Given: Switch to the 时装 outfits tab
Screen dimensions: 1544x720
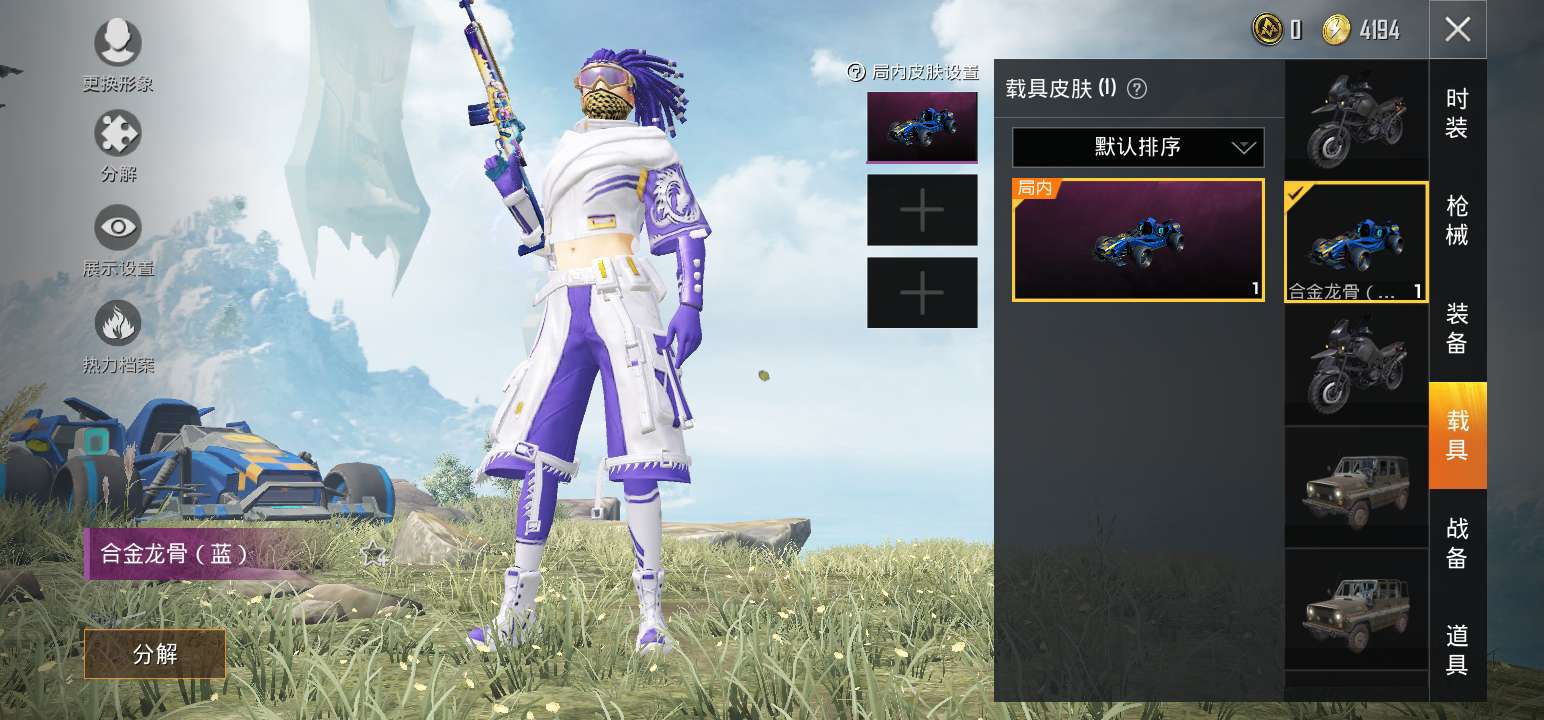Looking at the screenshot, I should point(1457,114).
